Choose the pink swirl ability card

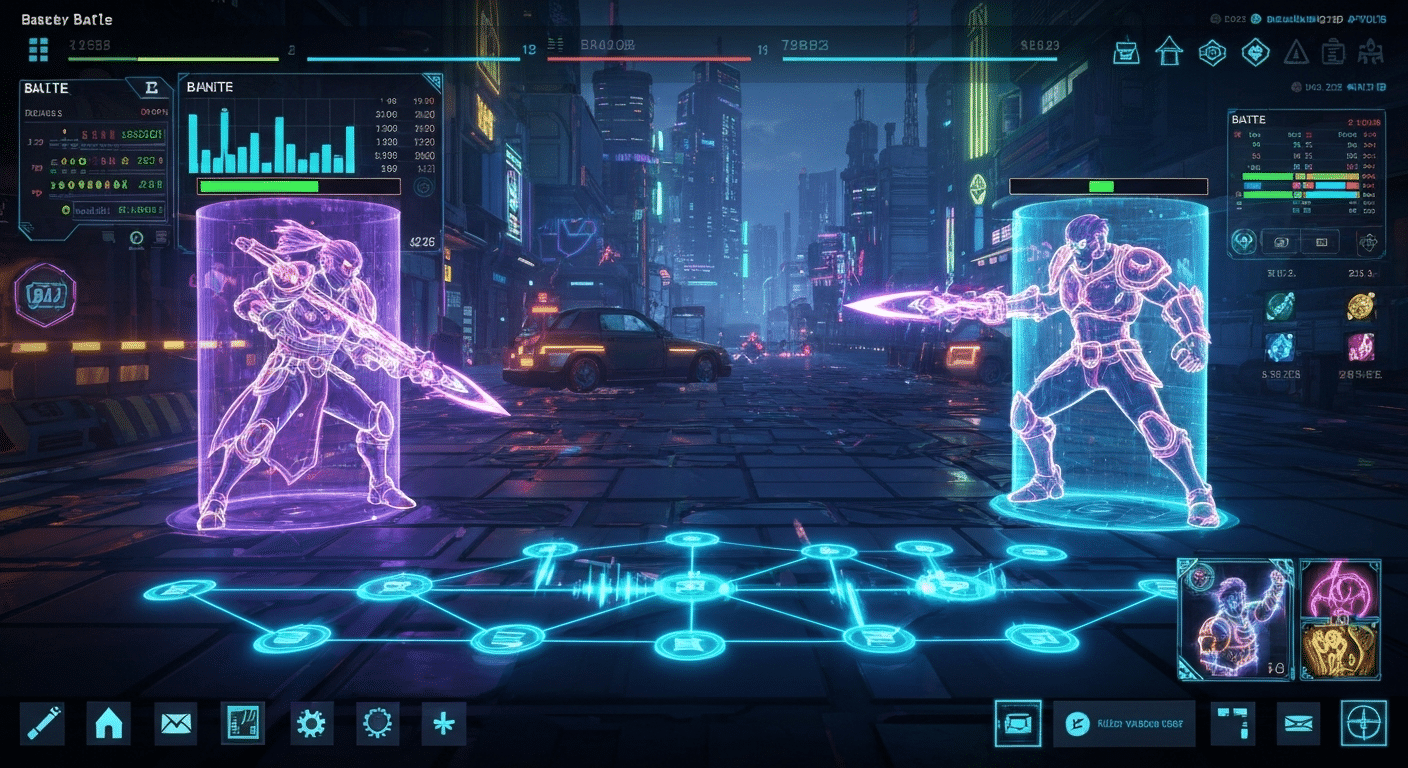coord(1340,588)
